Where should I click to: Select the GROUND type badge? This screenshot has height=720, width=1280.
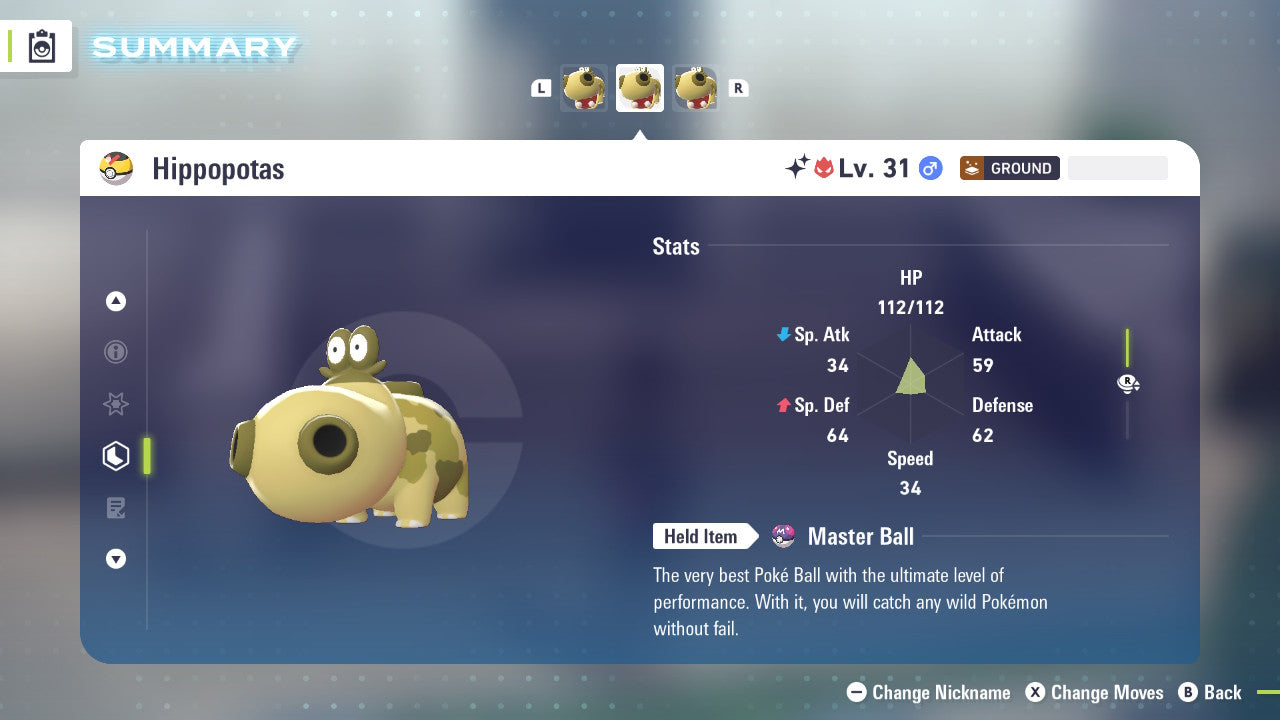(1009, 168)
